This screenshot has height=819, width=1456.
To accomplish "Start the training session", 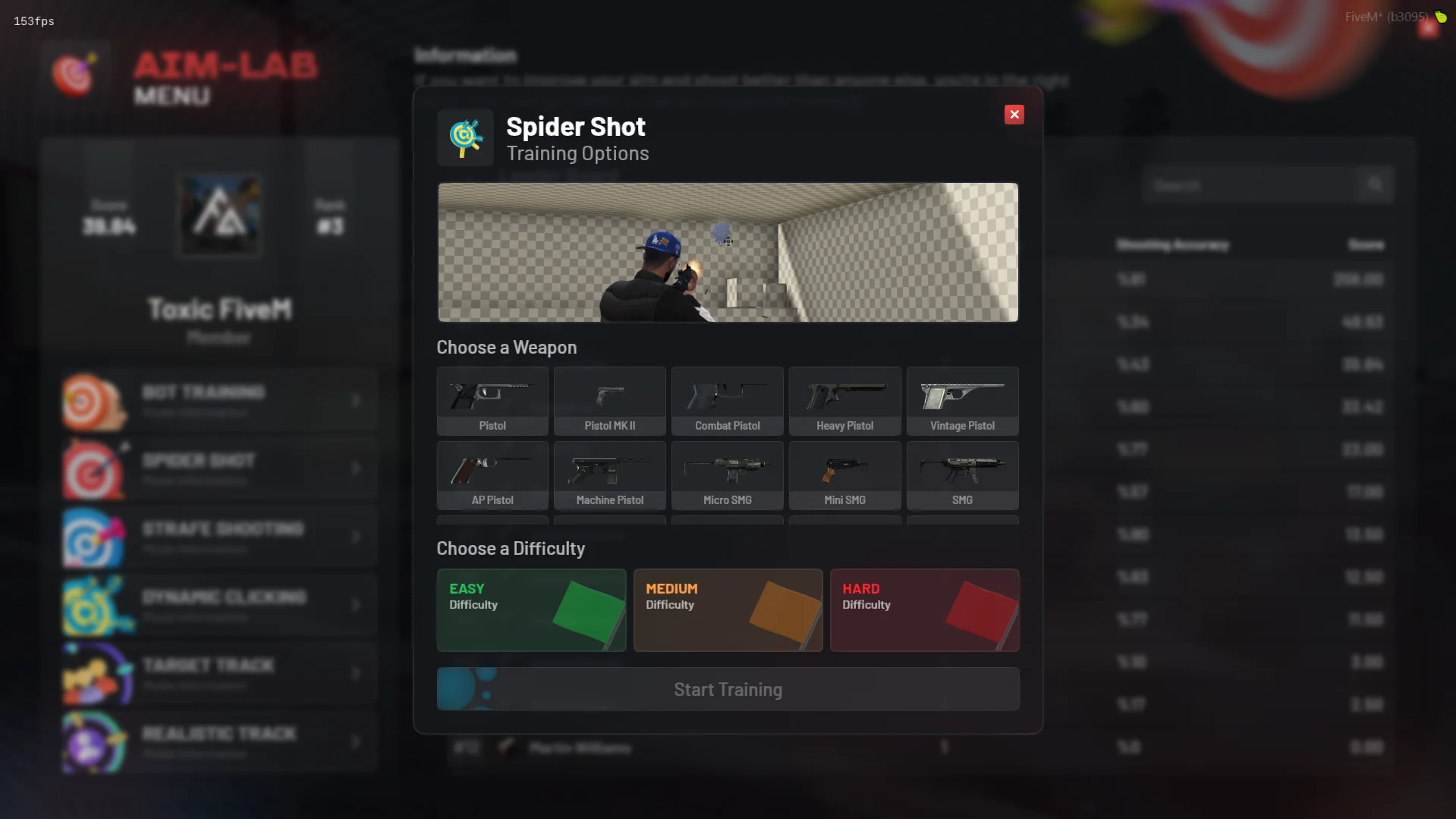I will (x=728, y=689).
